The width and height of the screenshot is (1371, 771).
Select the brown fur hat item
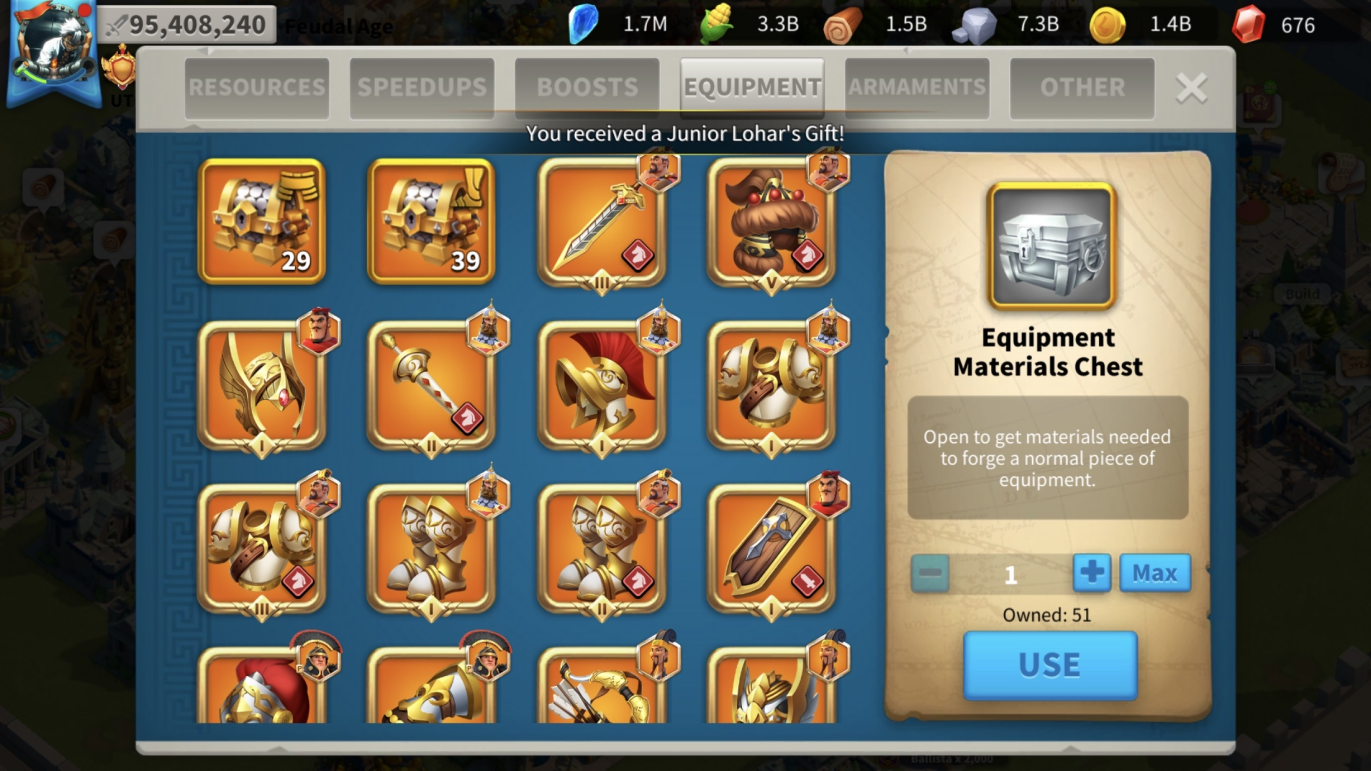pos(771,222)
